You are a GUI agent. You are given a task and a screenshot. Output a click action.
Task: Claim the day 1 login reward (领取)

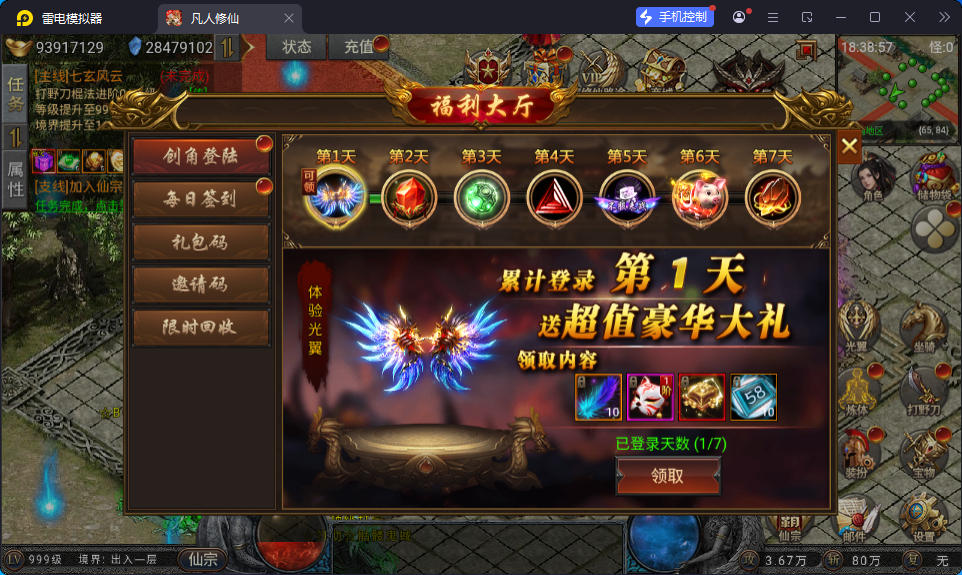pyautogui.click(x=667, y=476)
